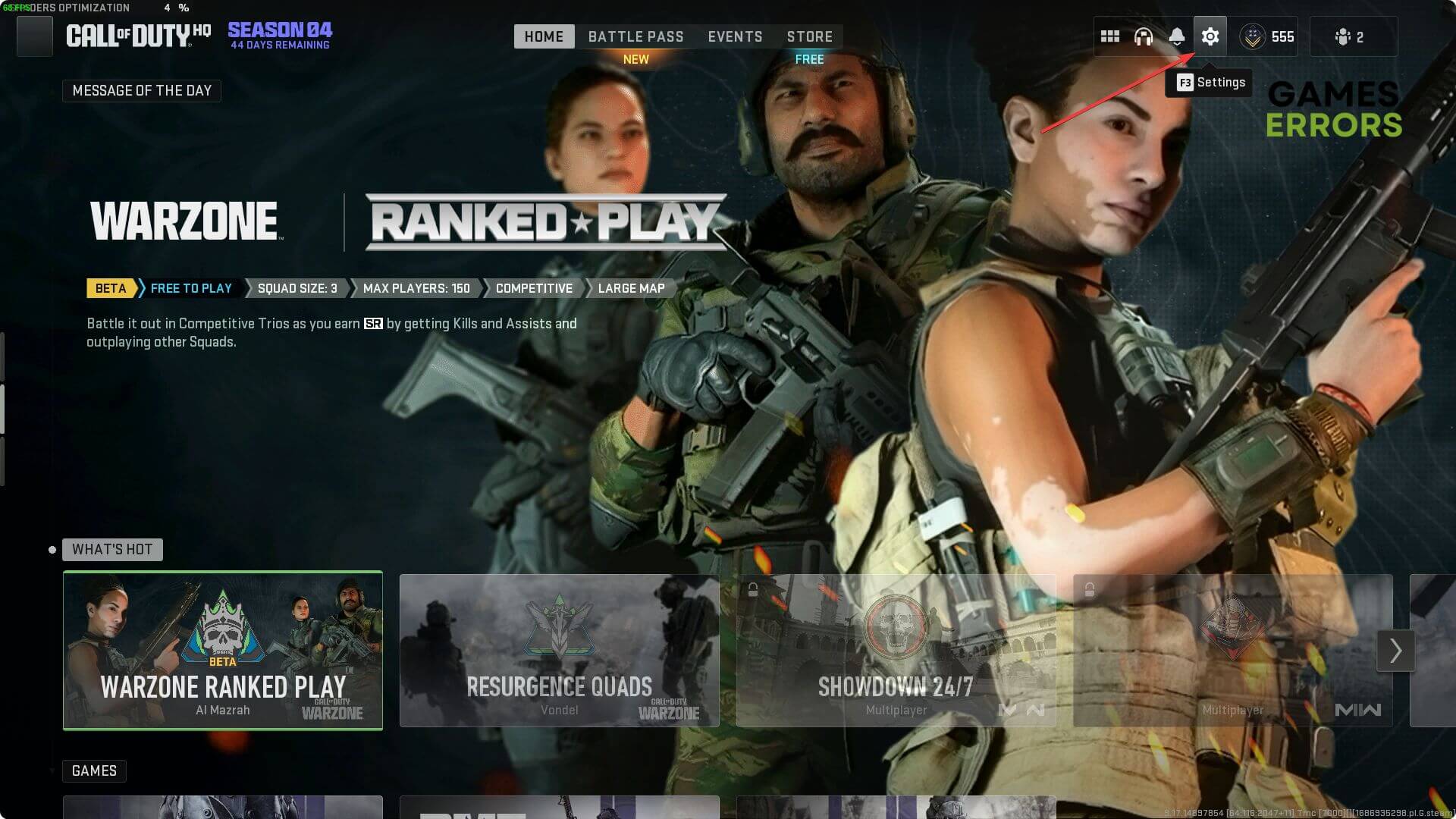Open the party and social panel
The image size is (1456, 819).
1350,36
